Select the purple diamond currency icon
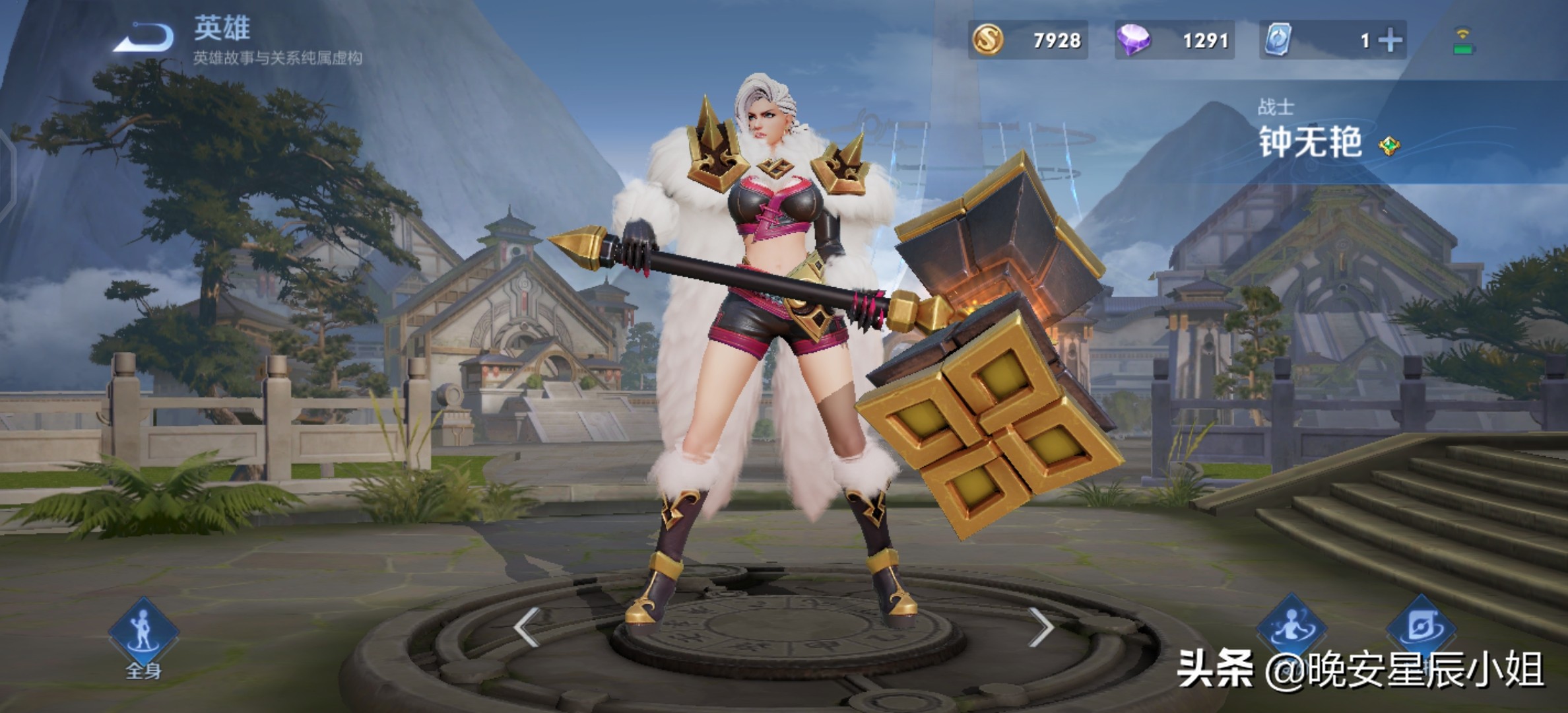Viewport: 1568px width, 713px height. tap(1133, 40)
